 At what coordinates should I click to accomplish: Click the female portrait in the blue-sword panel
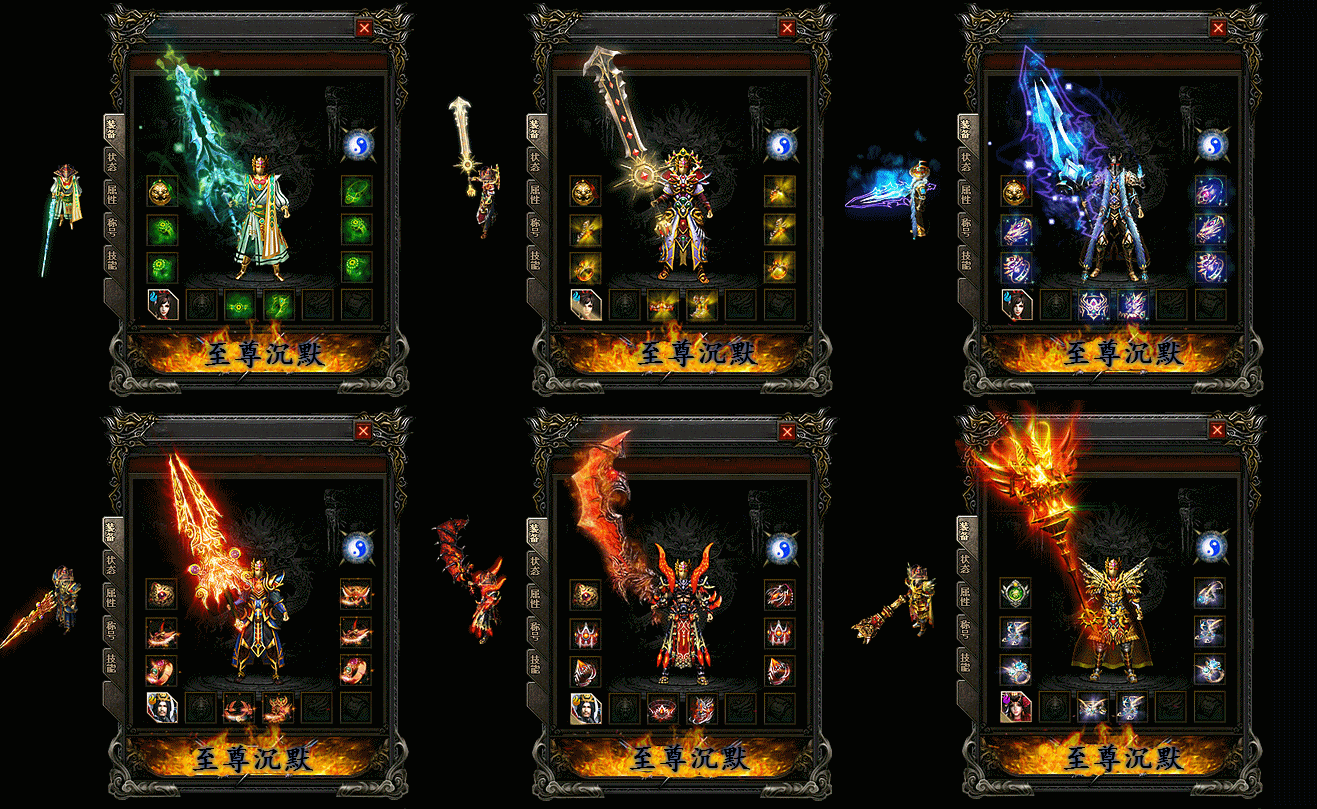[x=1016, y=304]
